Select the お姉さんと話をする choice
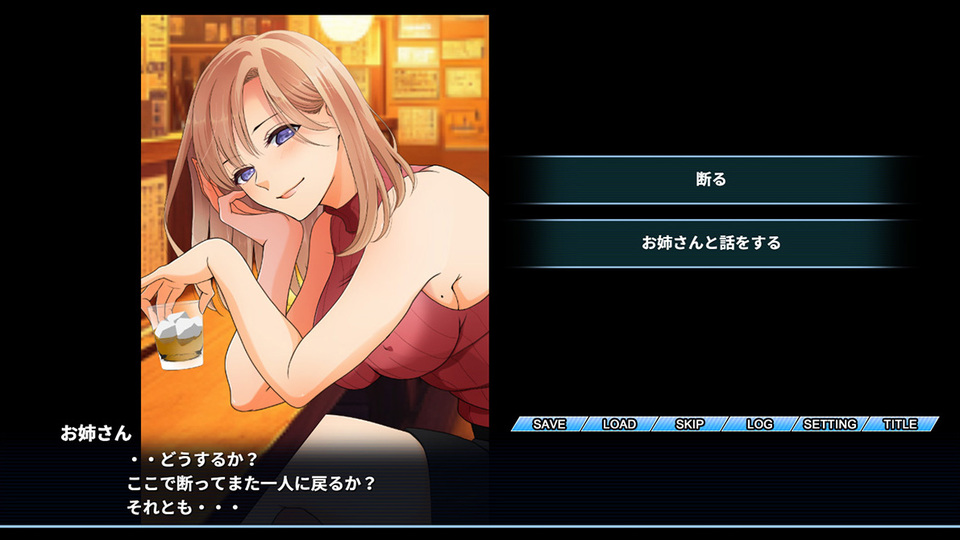 tap(710, 243)
